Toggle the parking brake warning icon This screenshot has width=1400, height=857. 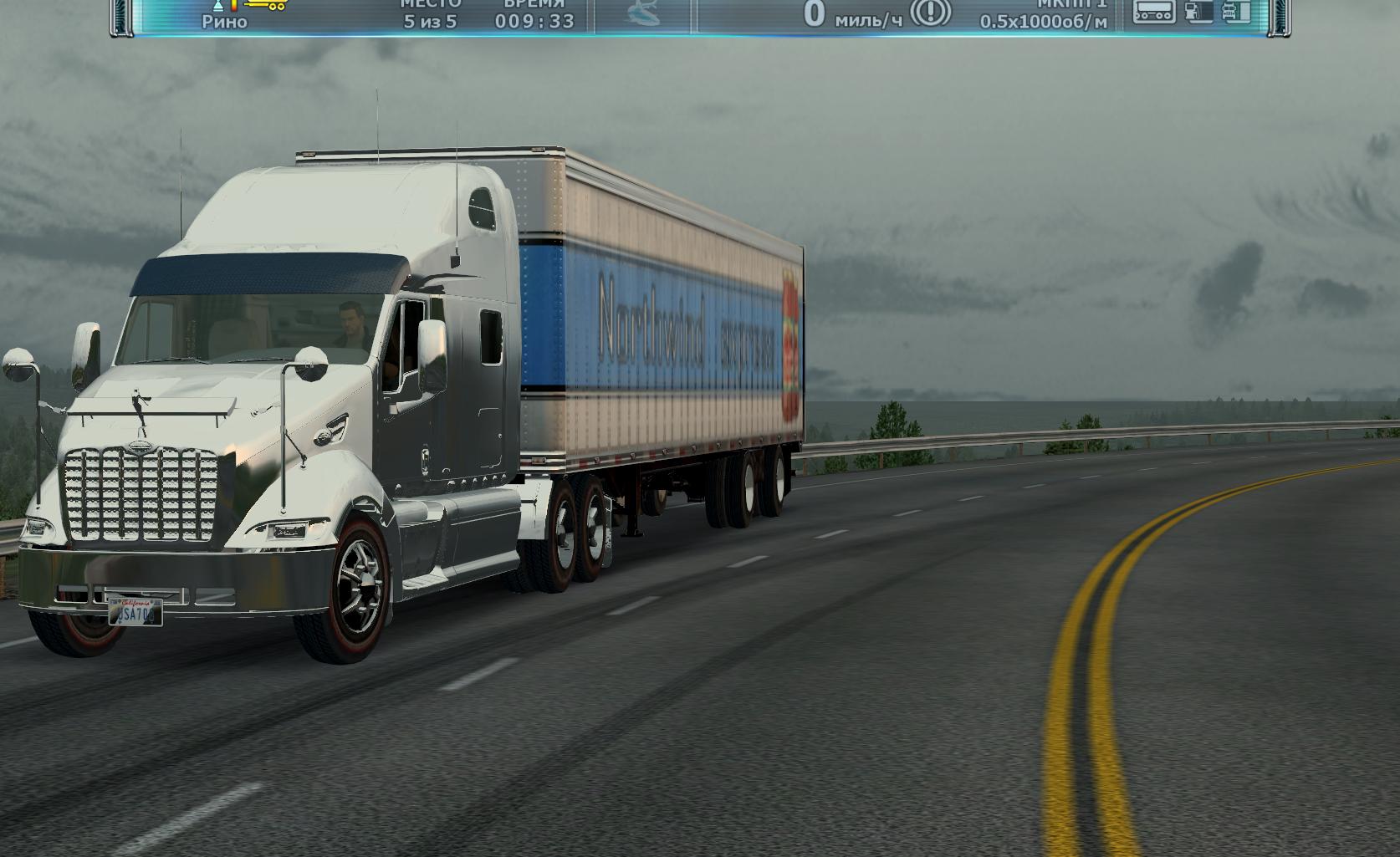click(x=931, y=13)
